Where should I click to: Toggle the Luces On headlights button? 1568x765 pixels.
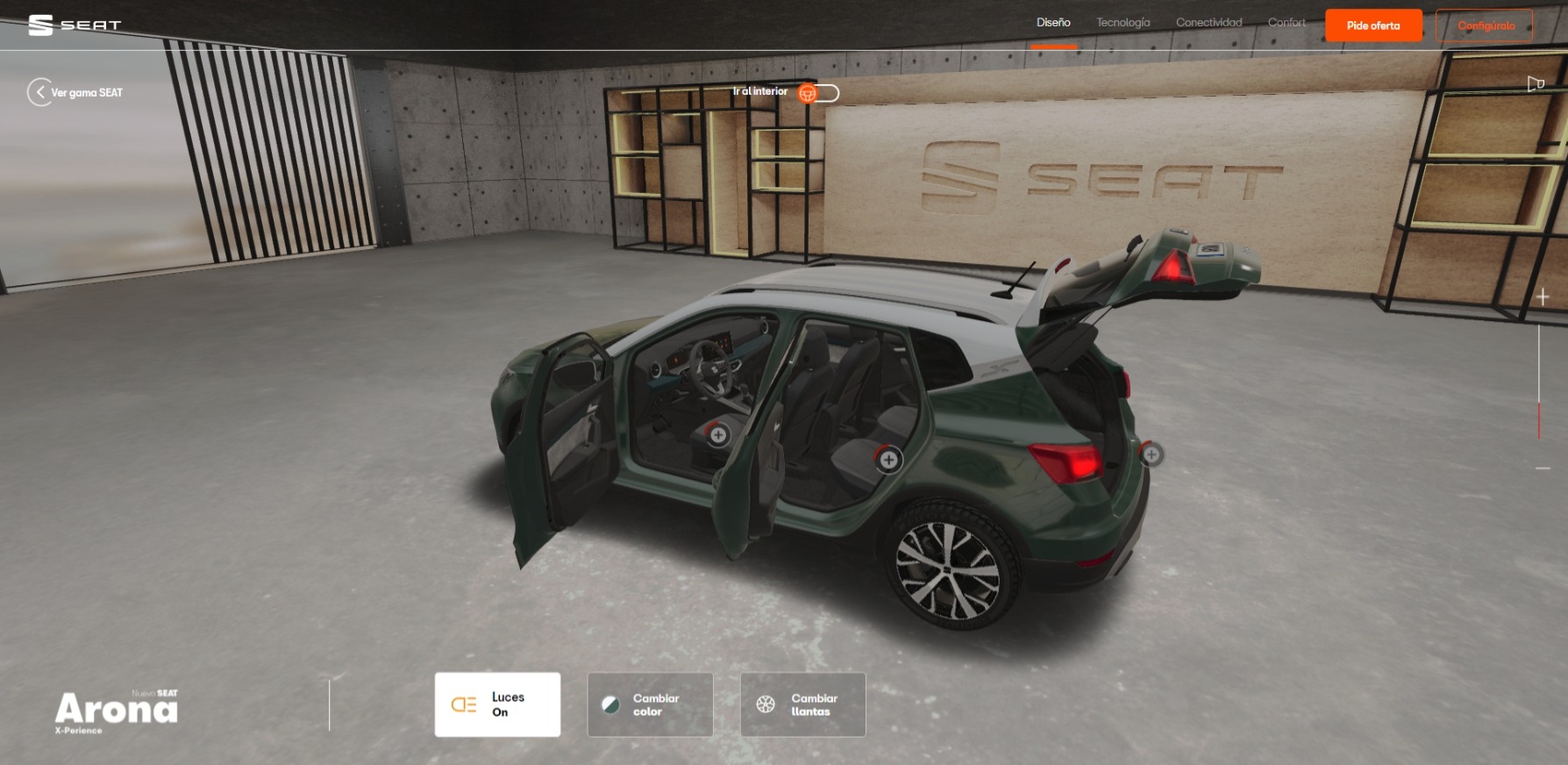[x=497, y=704]
